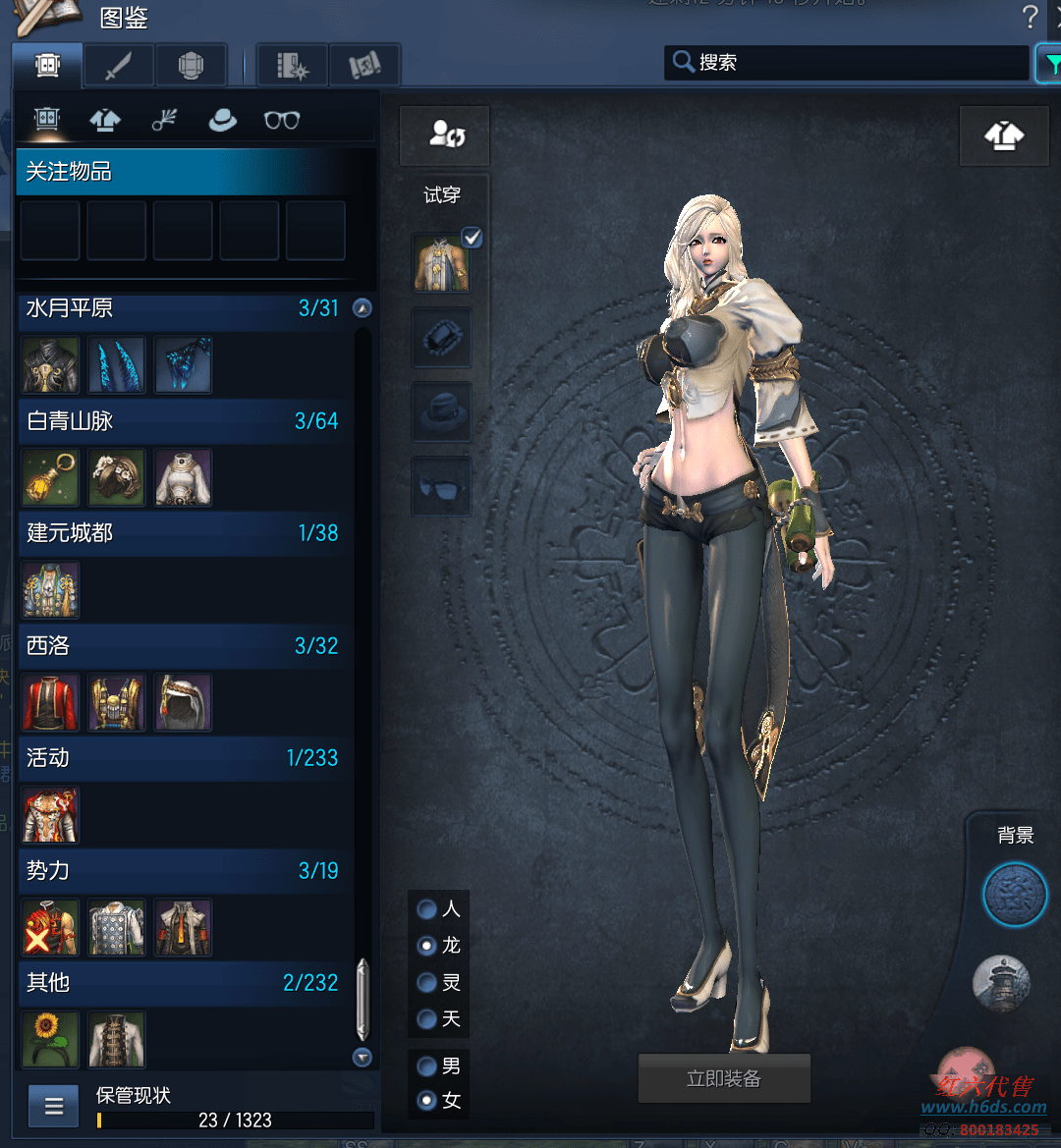Viewport: 1061px width, 1148px height.
Task: Select the 灵 race option
Action: 427,982
